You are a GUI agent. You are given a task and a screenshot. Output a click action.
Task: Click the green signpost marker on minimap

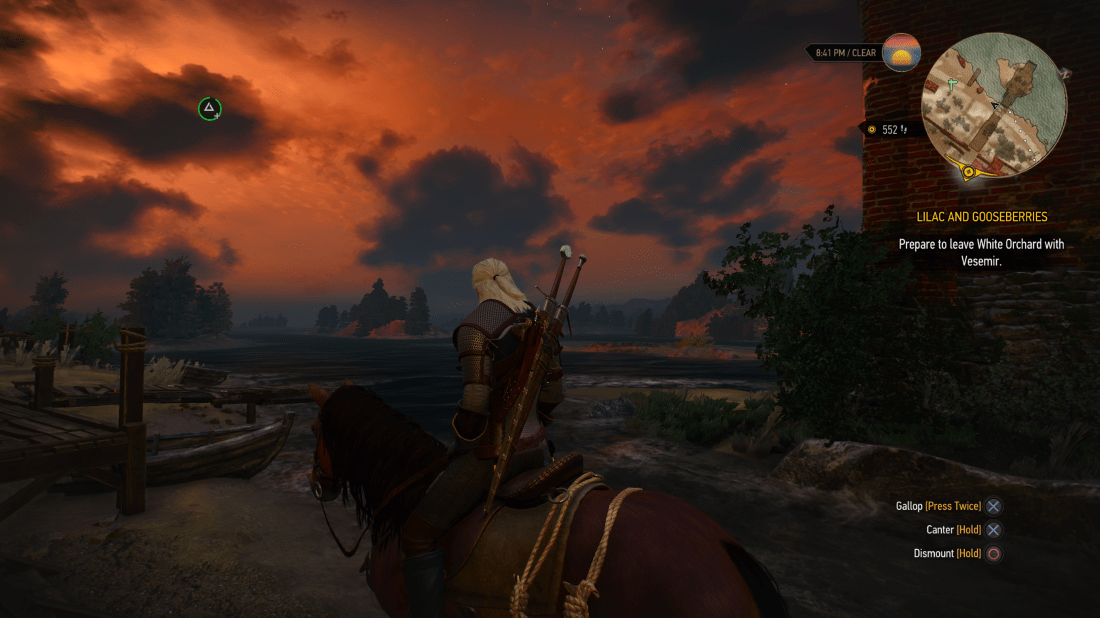pyautogui.click(x=953, y=84)
